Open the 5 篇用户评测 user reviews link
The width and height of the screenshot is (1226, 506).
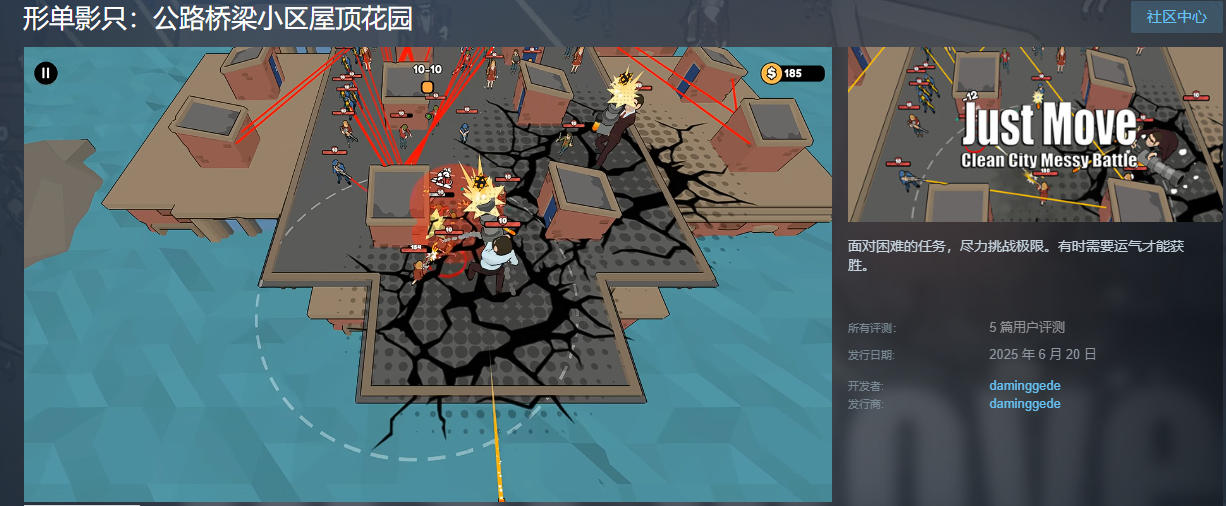pyautogui.click(x=1027, y=327)
